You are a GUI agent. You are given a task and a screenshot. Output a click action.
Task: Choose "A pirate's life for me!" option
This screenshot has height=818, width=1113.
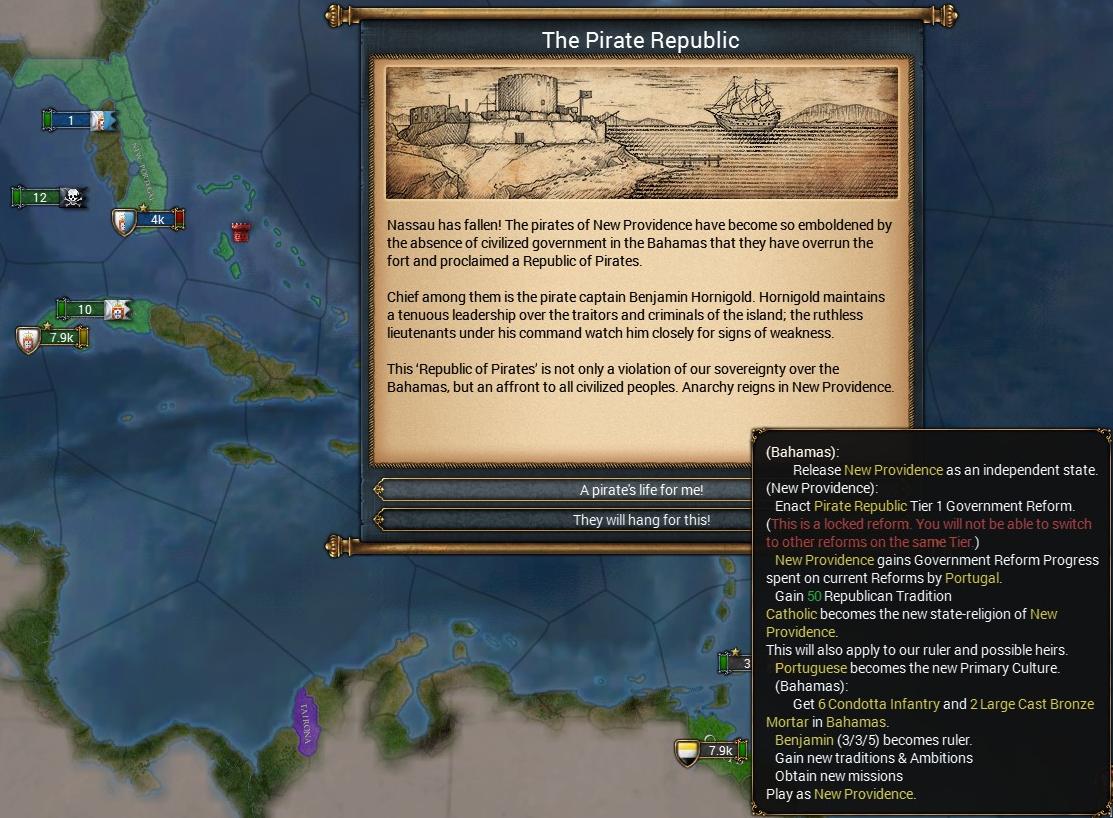coord(640,490)
